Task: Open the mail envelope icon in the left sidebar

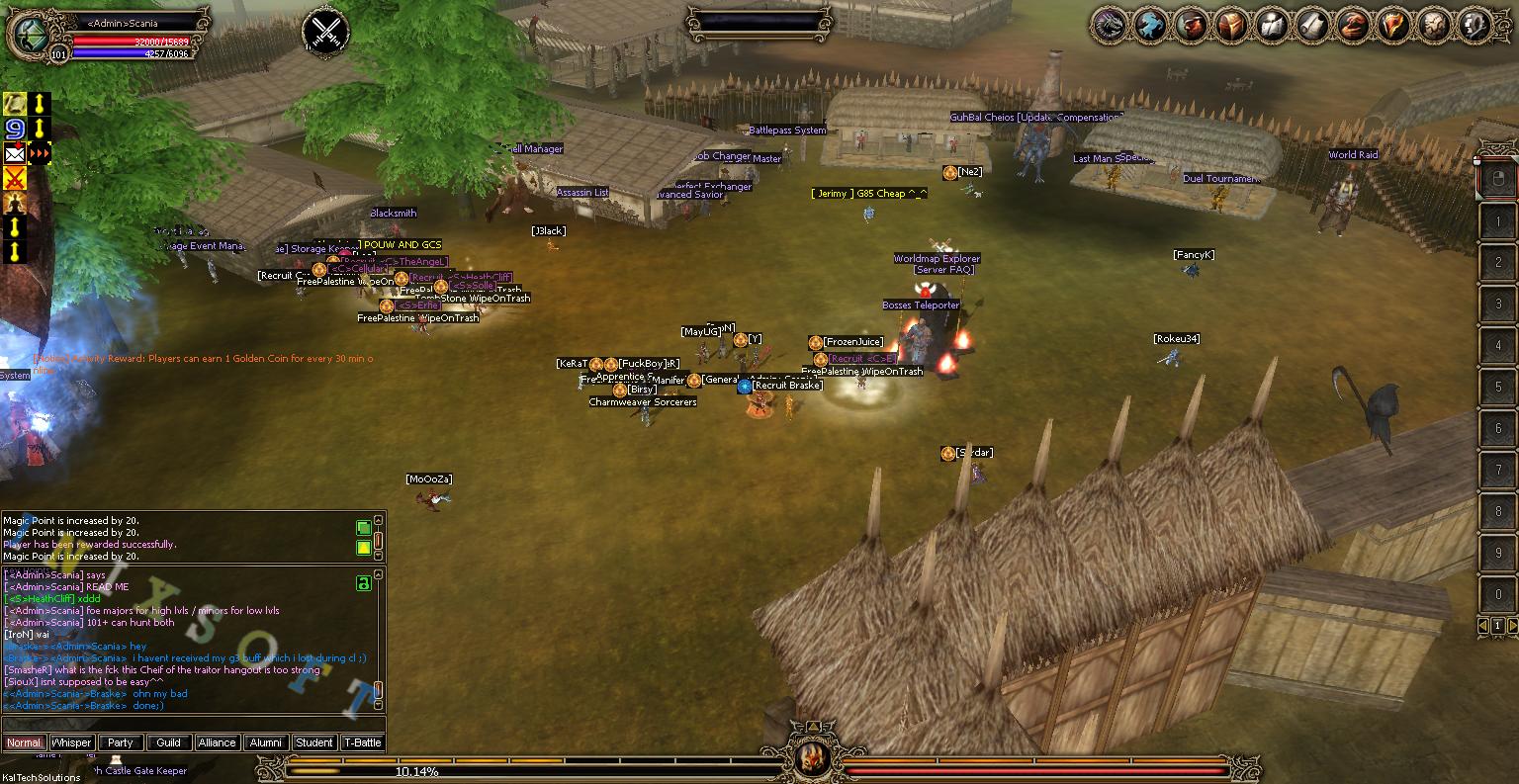Action: [14, 153]
